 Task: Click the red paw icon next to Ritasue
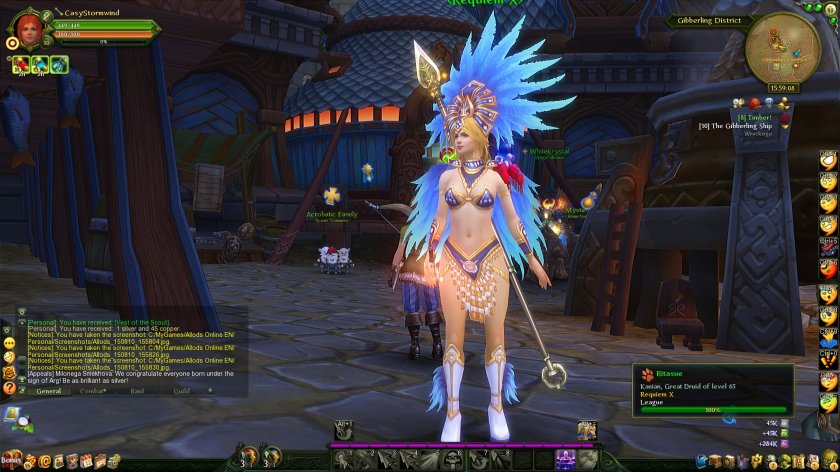(647, 373)
